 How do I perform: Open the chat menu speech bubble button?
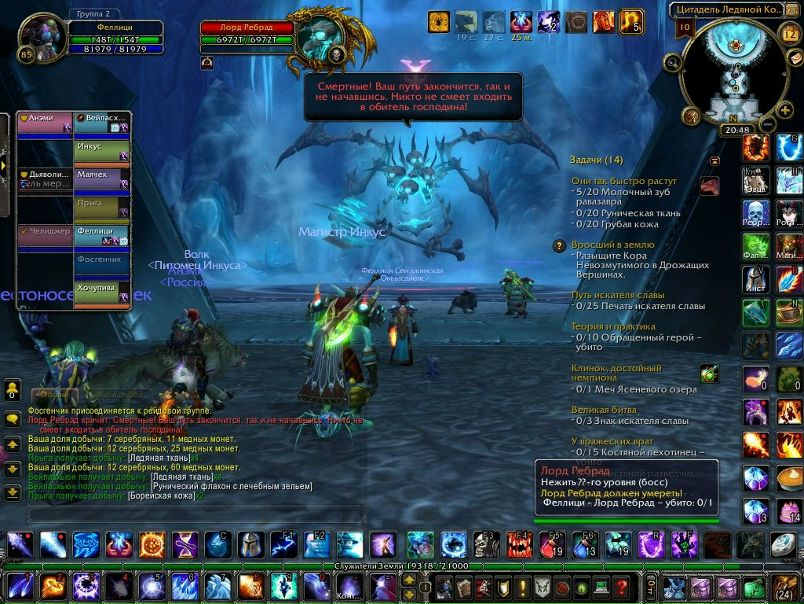tap(12, 420)
